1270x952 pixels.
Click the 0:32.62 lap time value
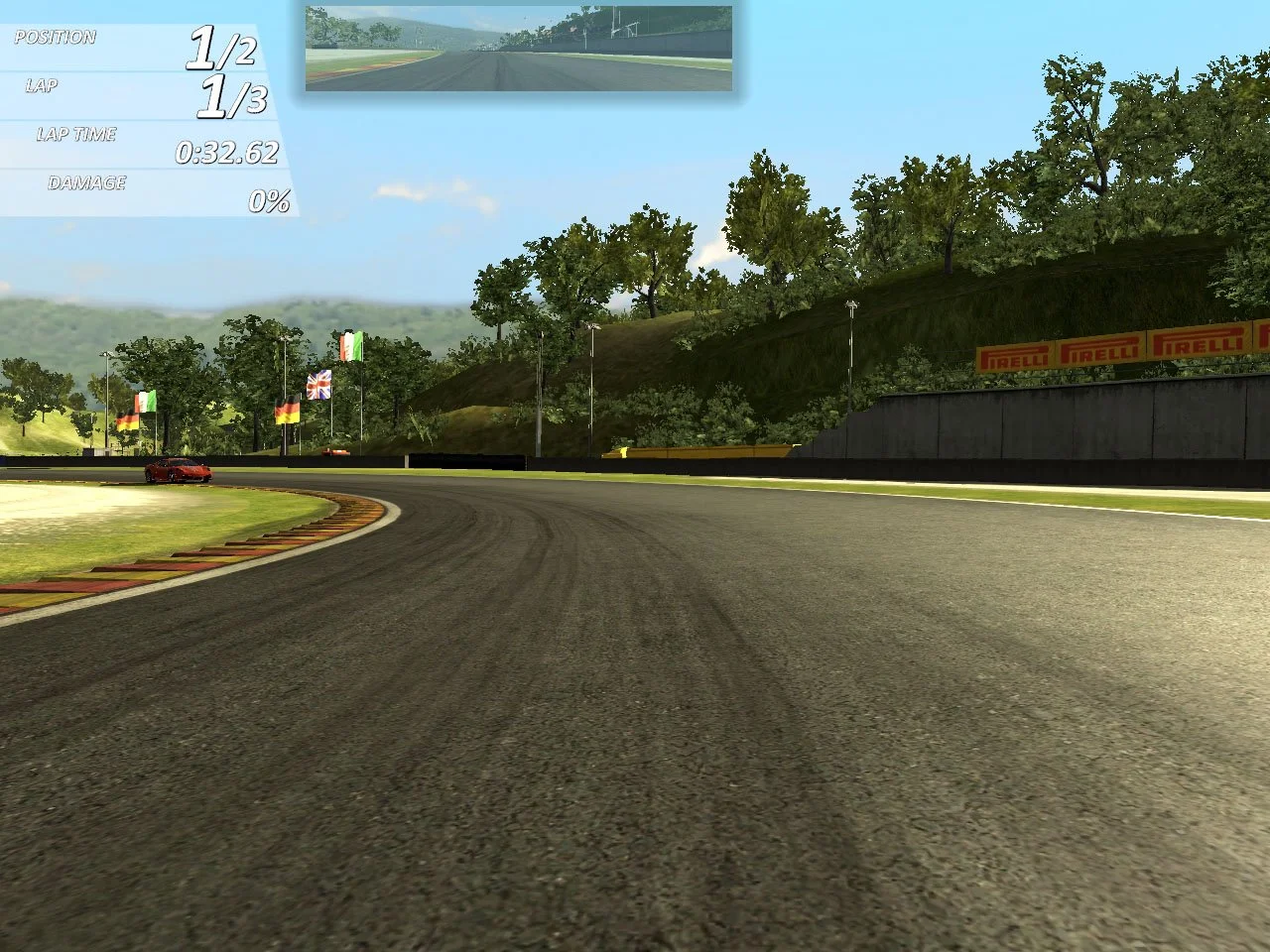point(227,154)
